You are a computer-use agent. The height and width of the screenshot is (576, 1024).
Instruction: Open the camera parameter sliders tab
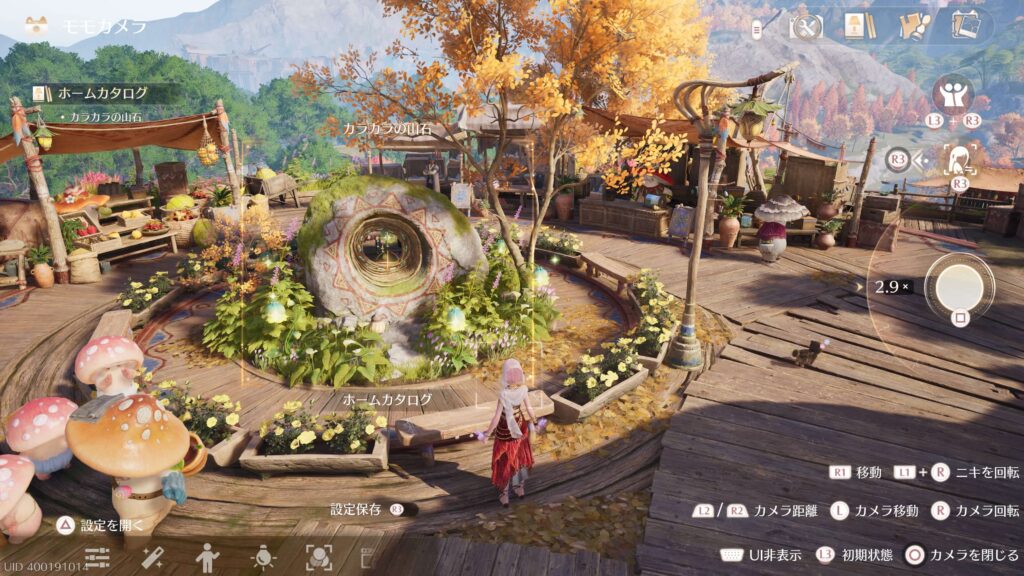[x=97, y=557]
